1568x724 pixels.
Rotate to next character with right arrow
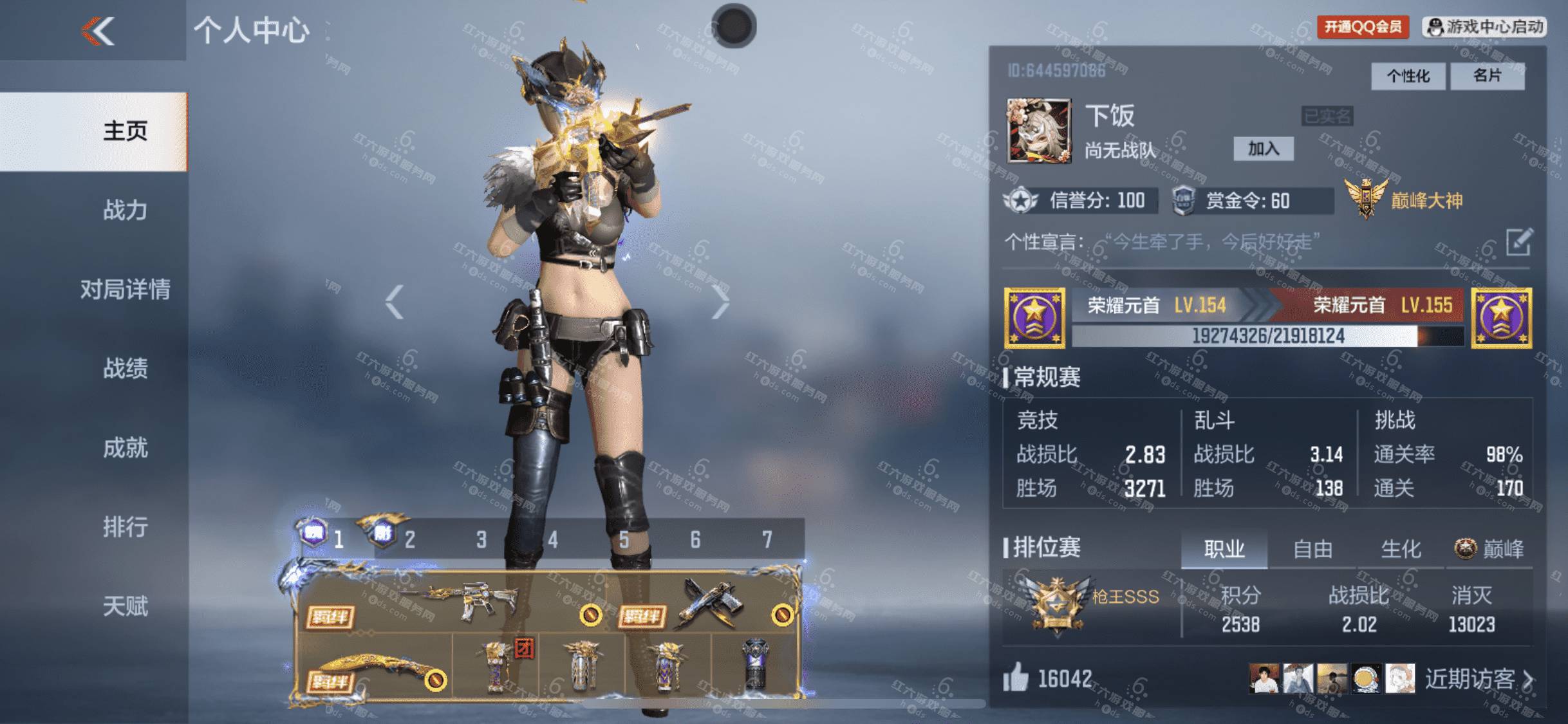pos(720,301)
